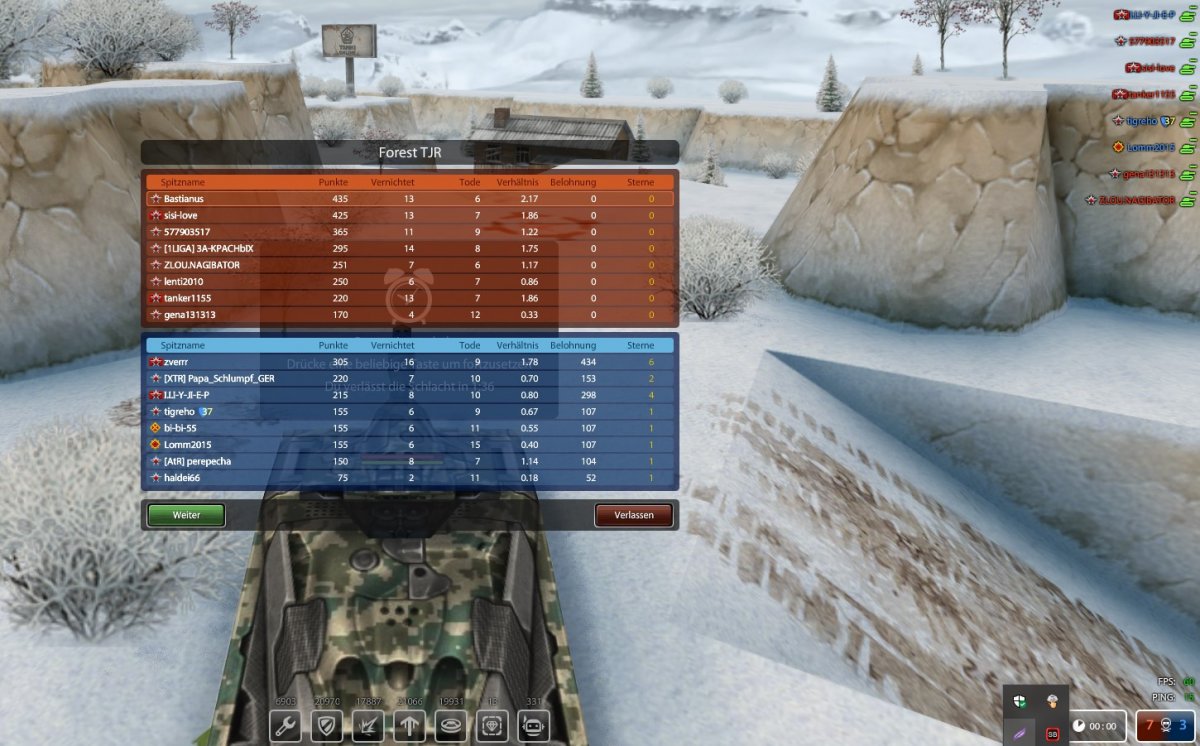The width and height of the screenshot is (1200, 746).
Task: Sort the scoreboard by the Punkte column
Action: coord(333,182)
